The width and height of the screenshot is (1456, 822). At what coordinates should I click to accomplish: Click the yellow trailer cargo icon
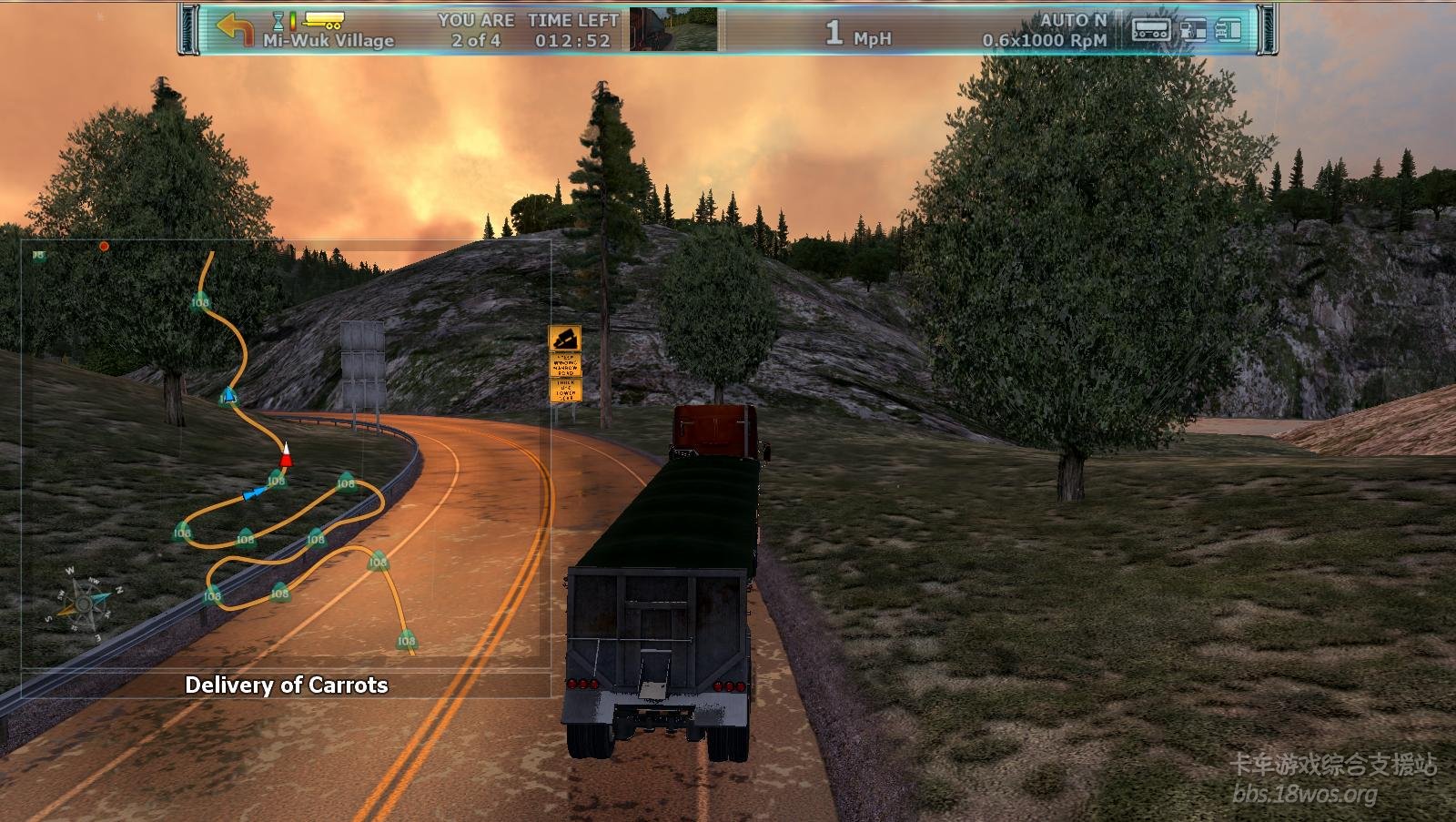point(323,20)
